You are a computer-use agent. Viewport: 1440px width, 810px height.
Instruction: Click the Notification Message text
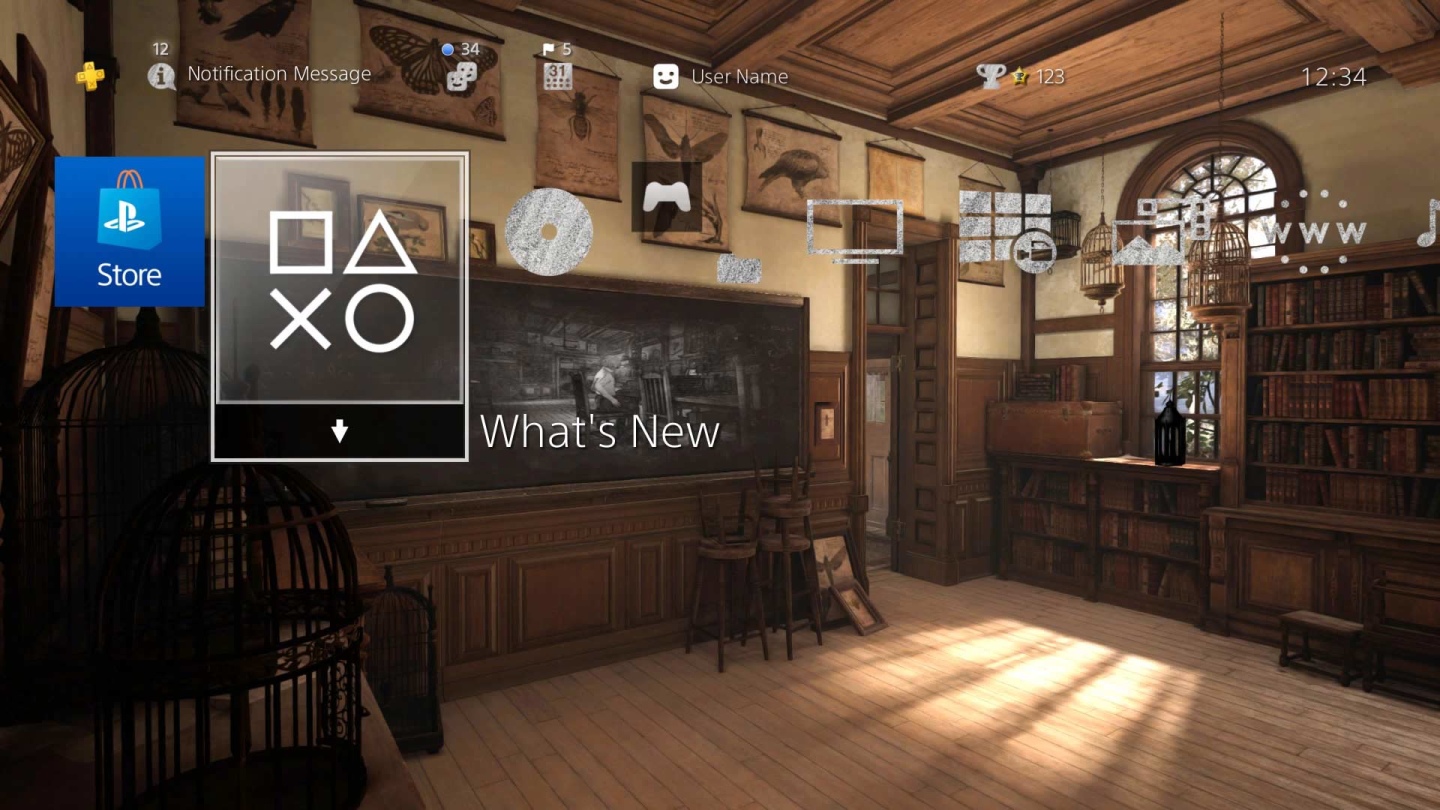click(x=279, y=73)
